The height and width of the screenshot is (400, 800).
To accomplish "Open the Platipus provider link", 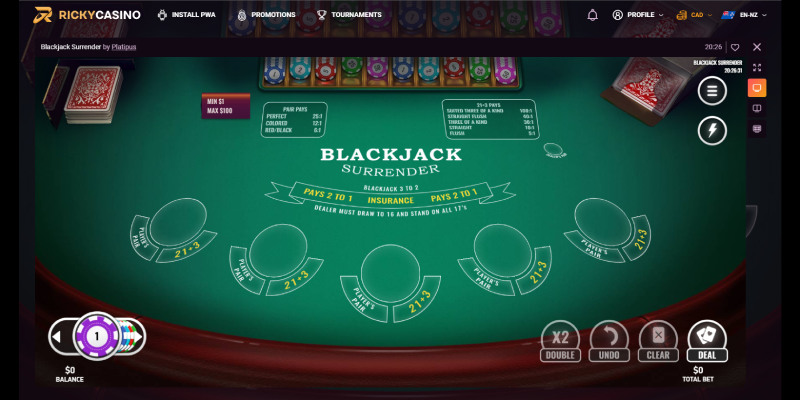I will coord(124,47).
